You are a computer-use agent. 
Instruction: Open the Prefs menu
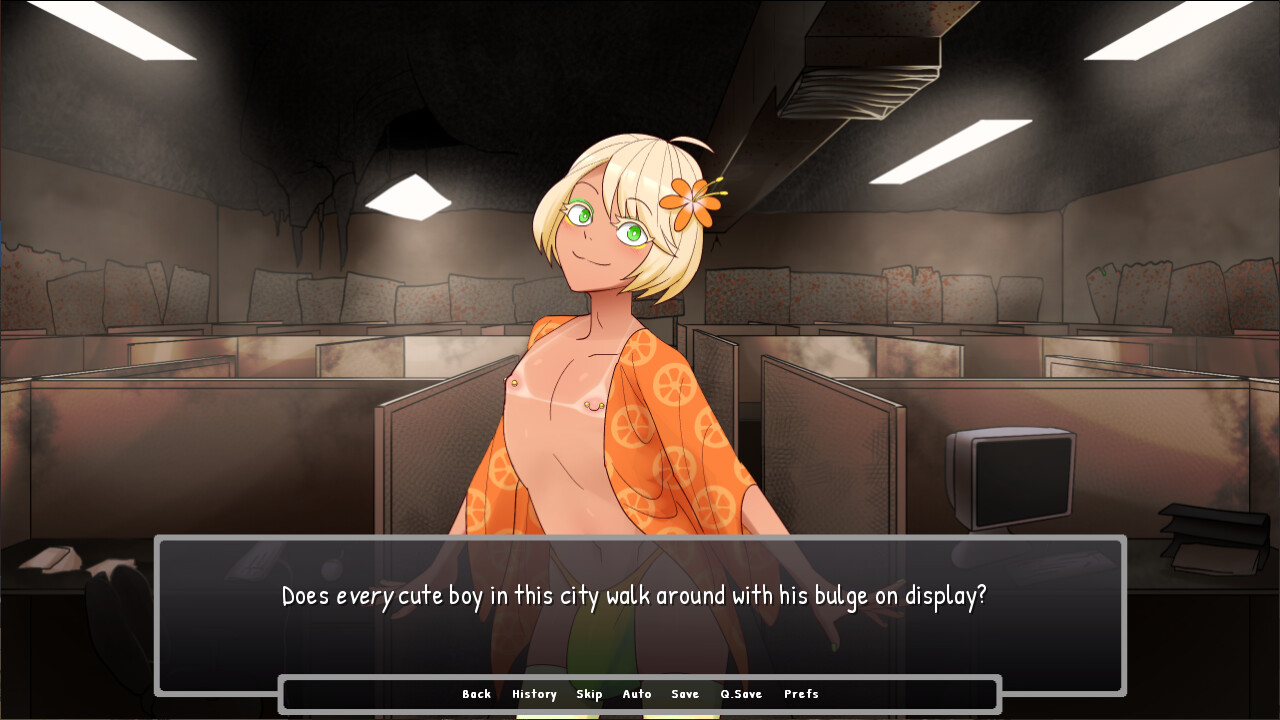click(x=801, y=694)
